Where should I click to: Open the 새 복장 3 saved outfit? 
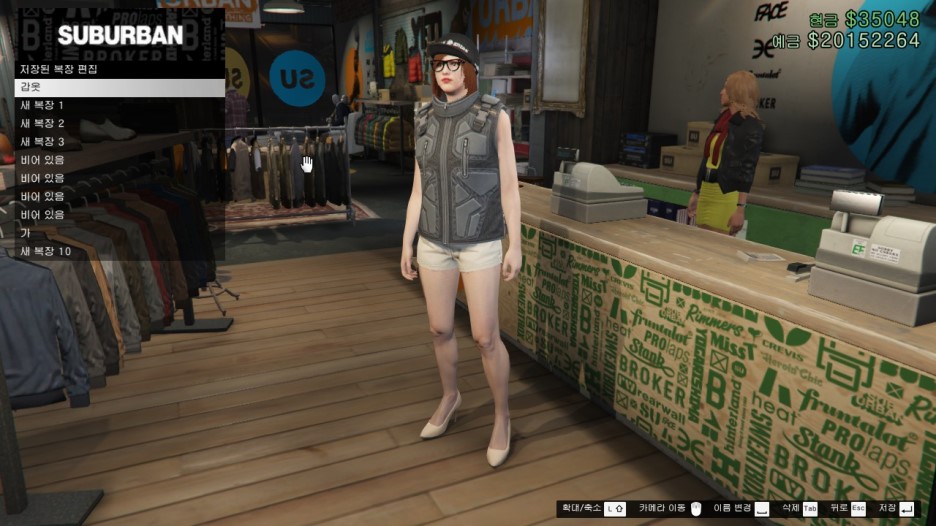pyautogui.click(x=119, y=142)
